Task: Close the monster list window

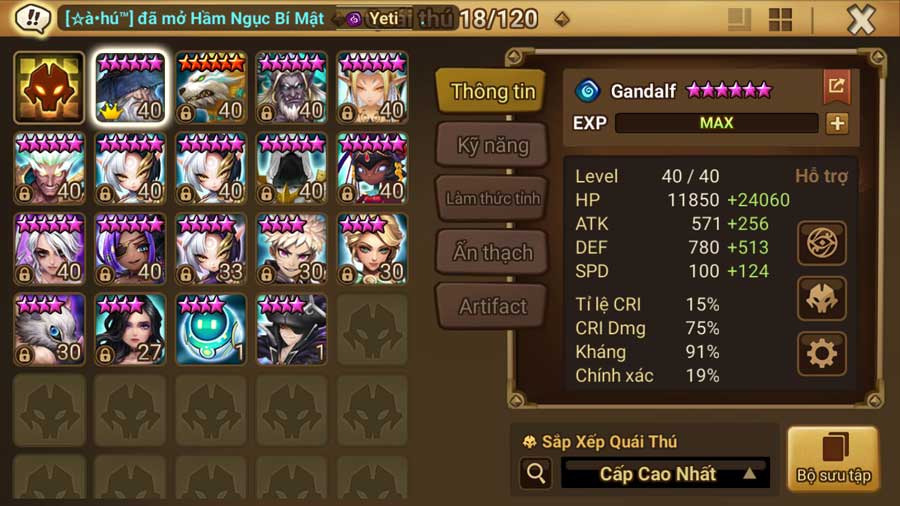Action: click(x=861, y=19)
